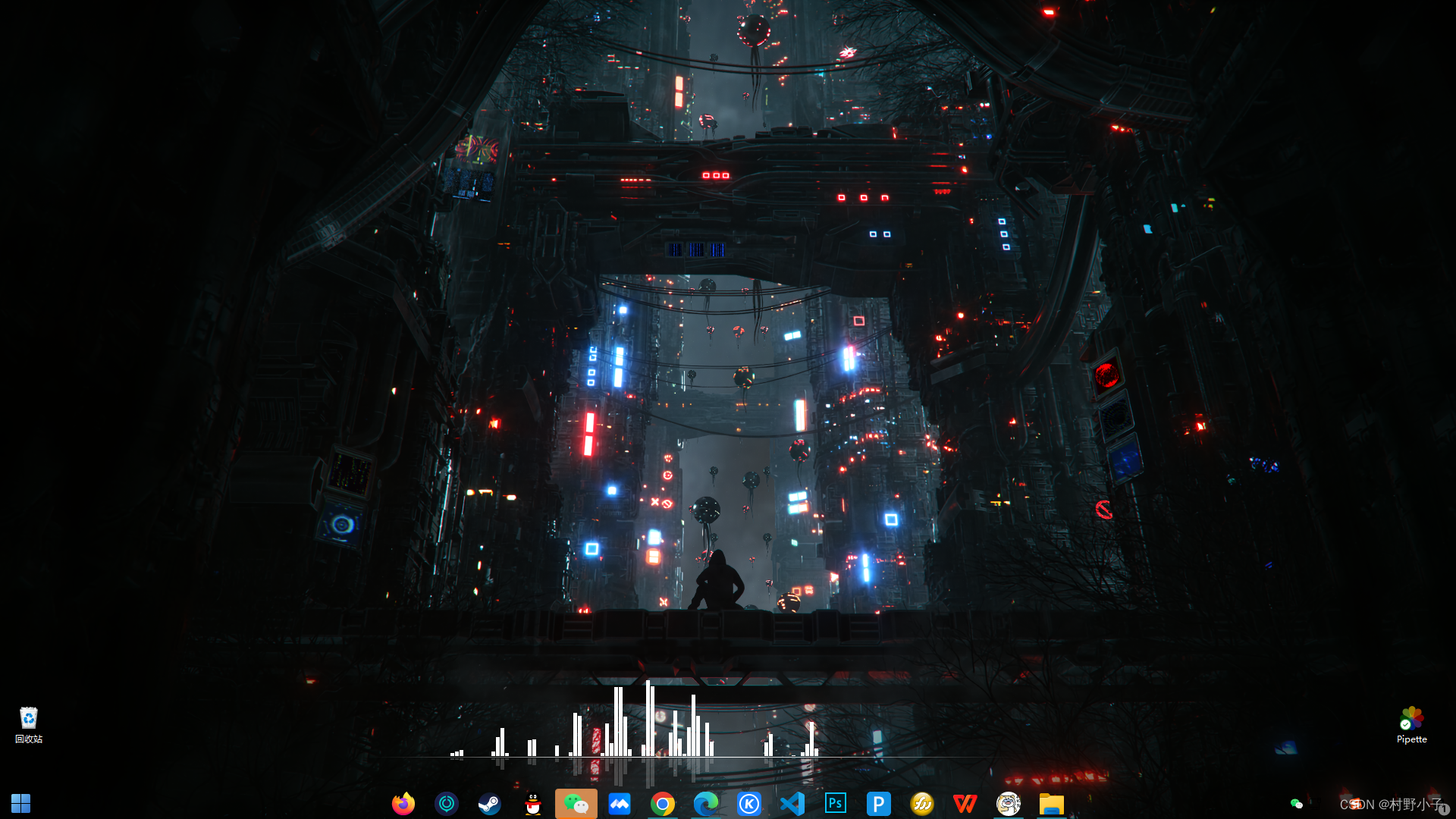The width and height of the screenshot is (1456, 819).
Task: Open the QQ penguin app
Action: point(533,803)
